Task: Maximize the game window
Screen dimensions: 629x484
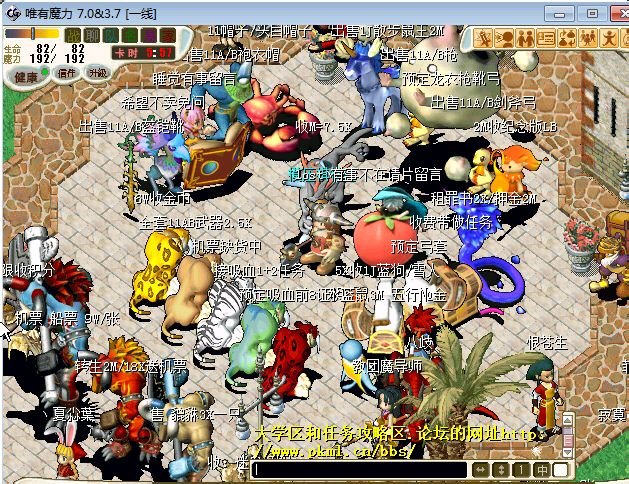Action: [x=590, y=12]
